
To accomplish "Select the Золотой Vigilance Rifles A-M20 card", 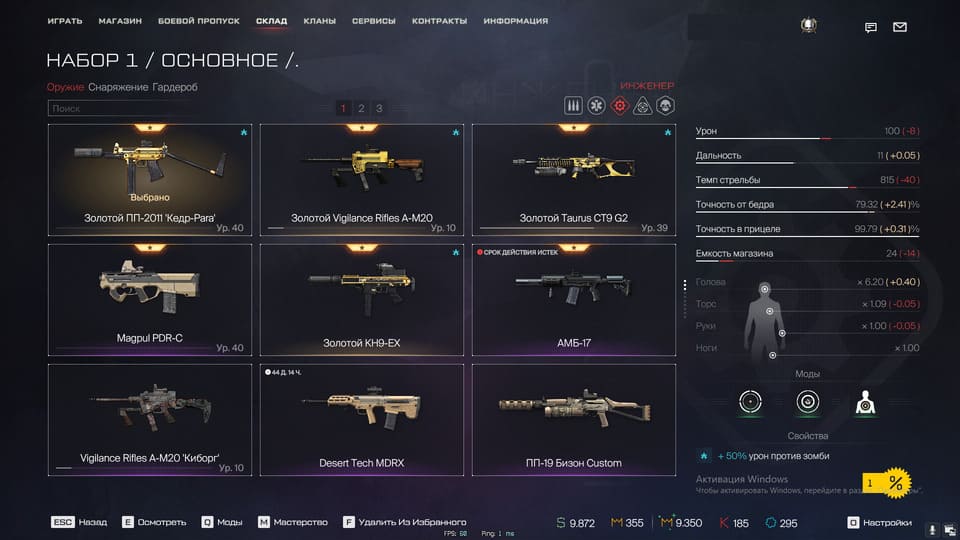I will [x=361, y=180].
